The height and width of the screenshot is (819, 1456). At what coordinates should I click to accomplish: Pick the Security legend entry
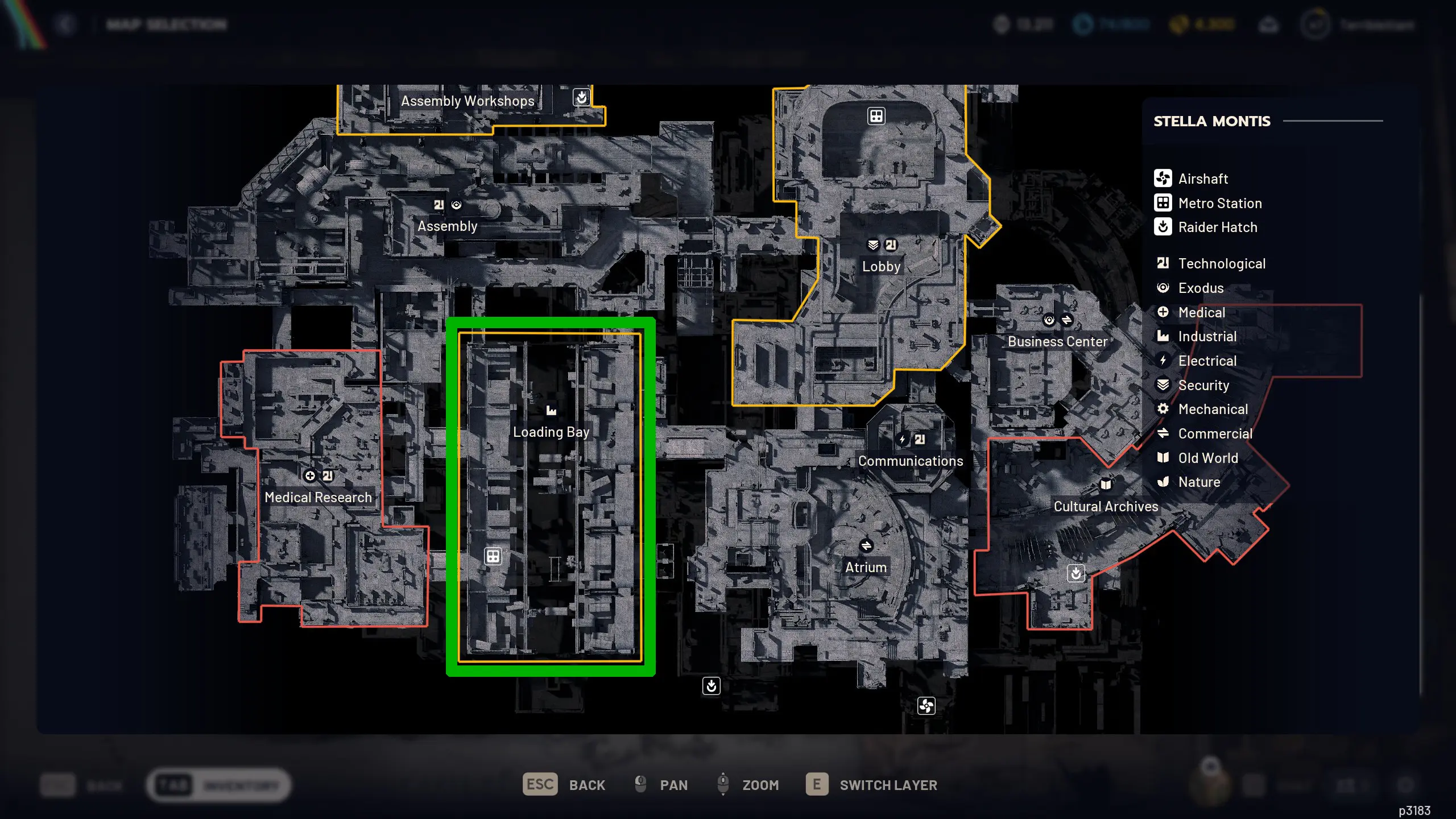pos(1203,386)
